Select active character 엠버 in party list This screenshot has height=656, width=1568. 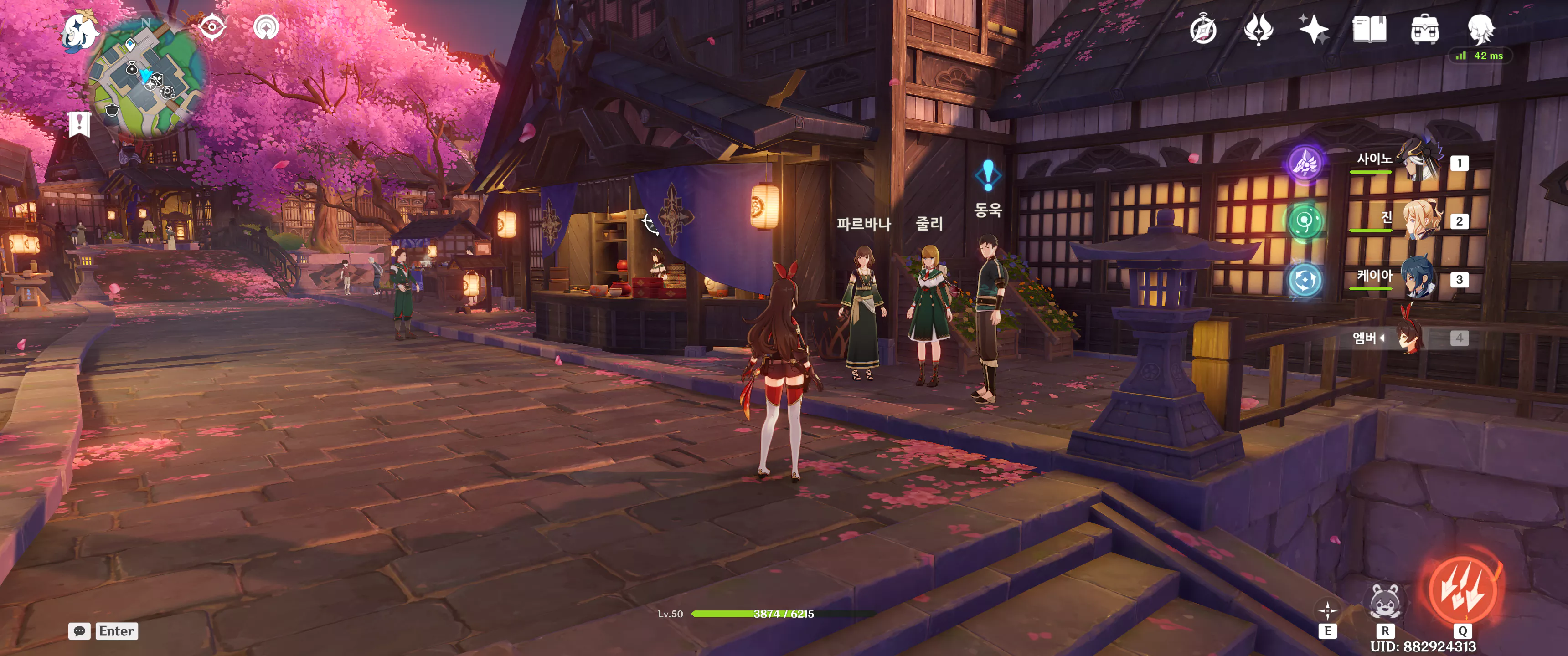coord(1410,337)
